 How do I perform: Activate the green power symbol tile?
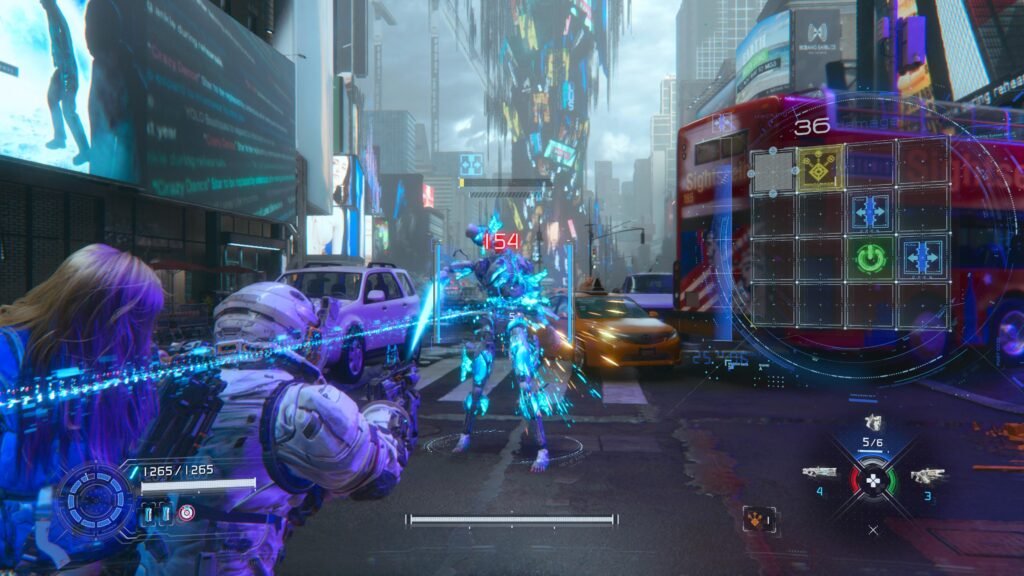point(871,258)
